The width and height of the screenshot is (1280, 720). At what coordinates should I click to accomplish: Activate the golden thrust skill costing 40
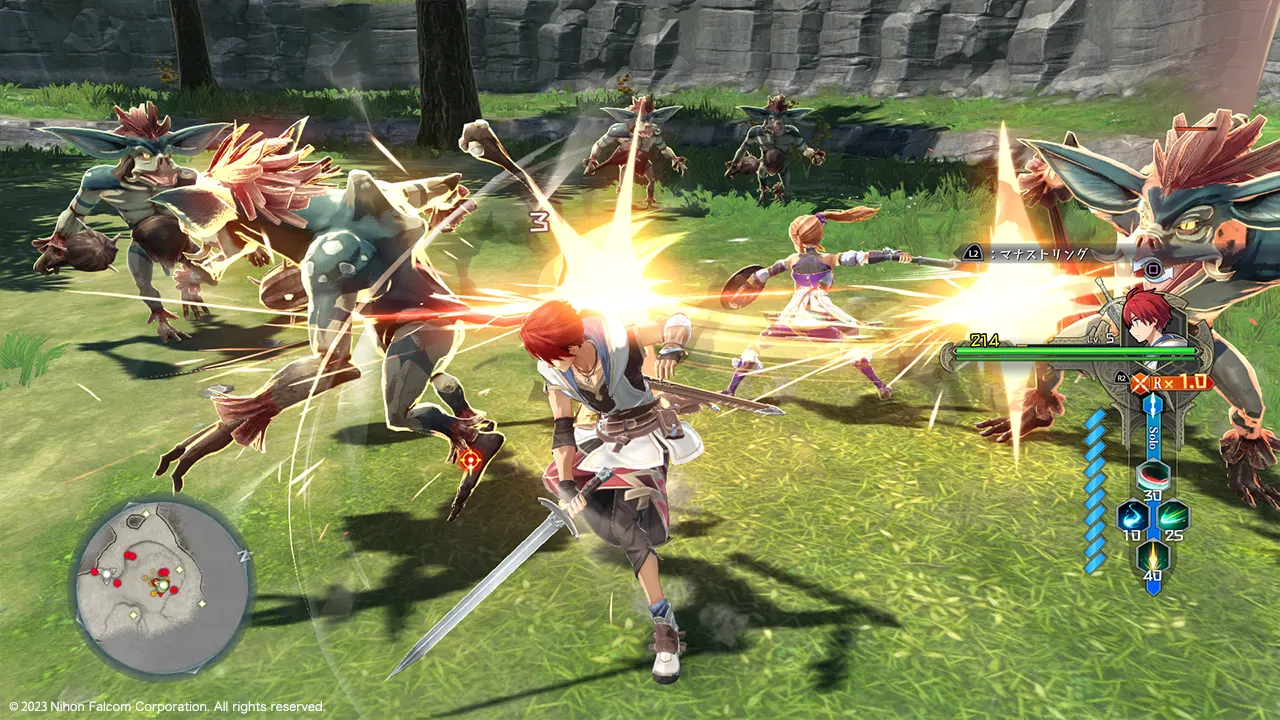[1153, 556]
